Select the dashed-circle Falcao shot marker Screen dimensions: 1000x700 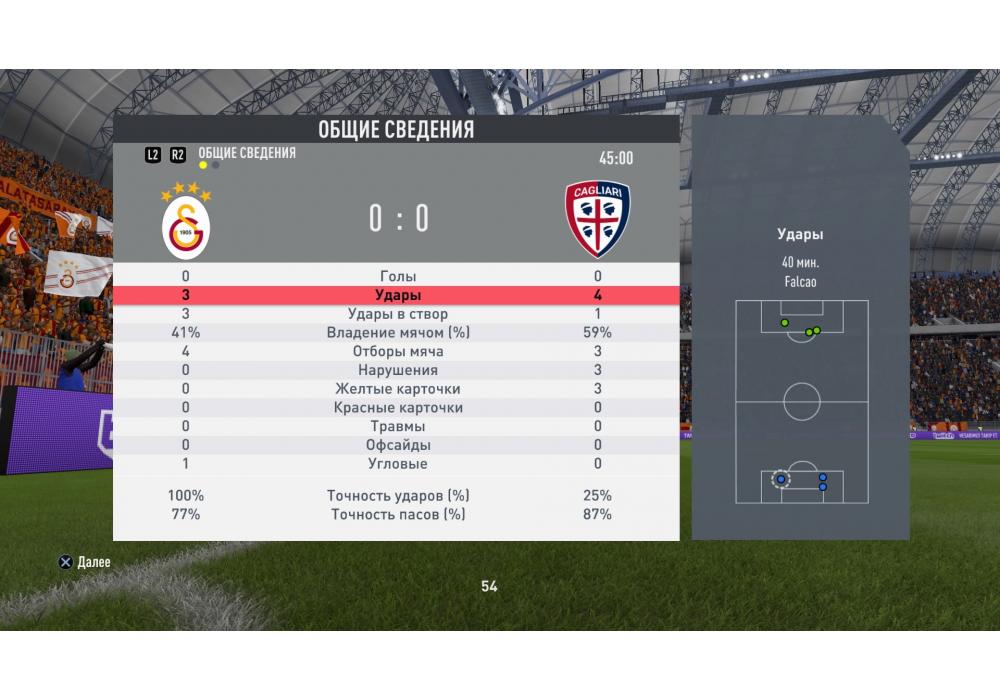(x=781, y=479)
